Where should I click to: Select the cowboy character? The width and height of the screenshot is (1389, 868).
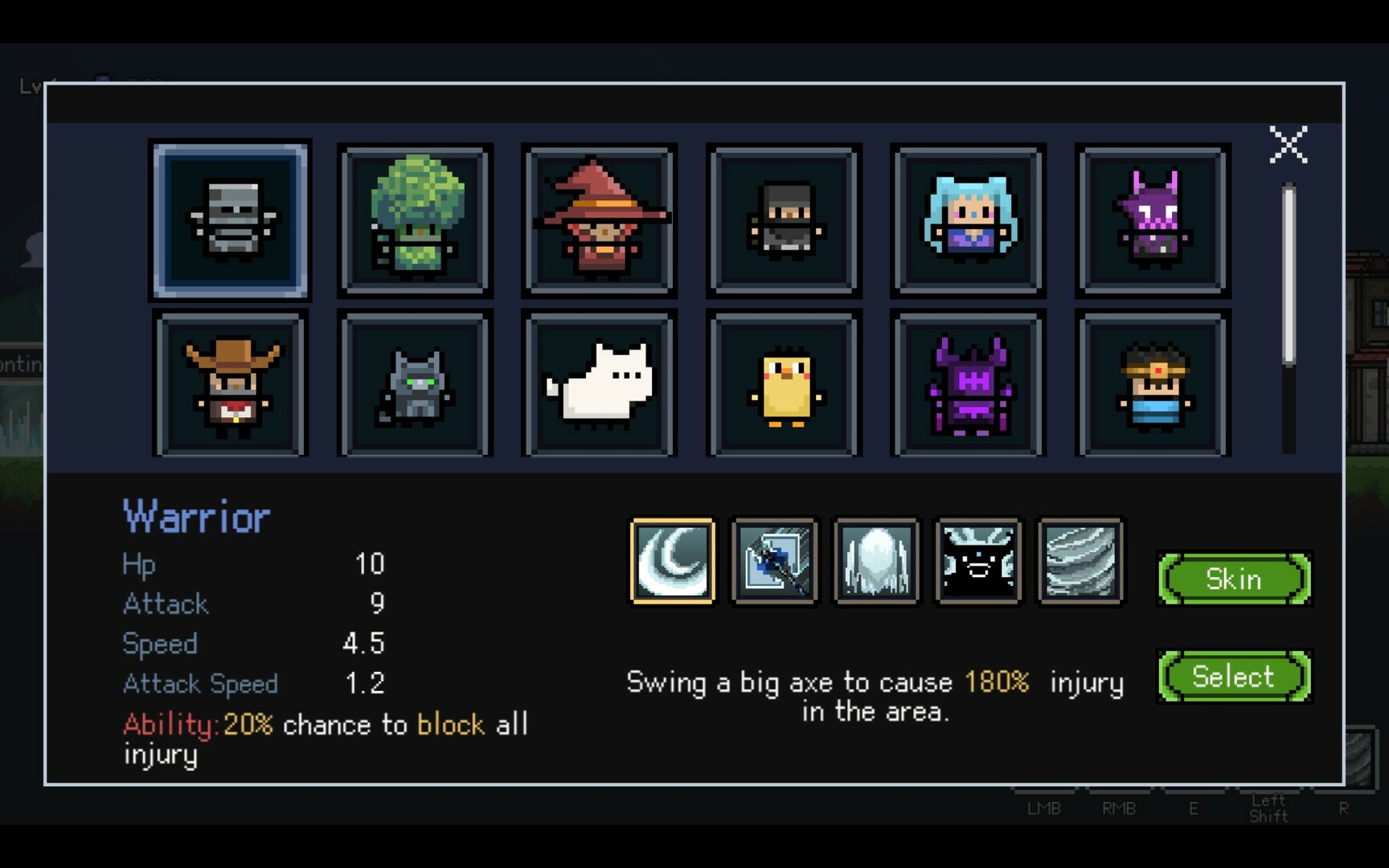click(230, 386)
